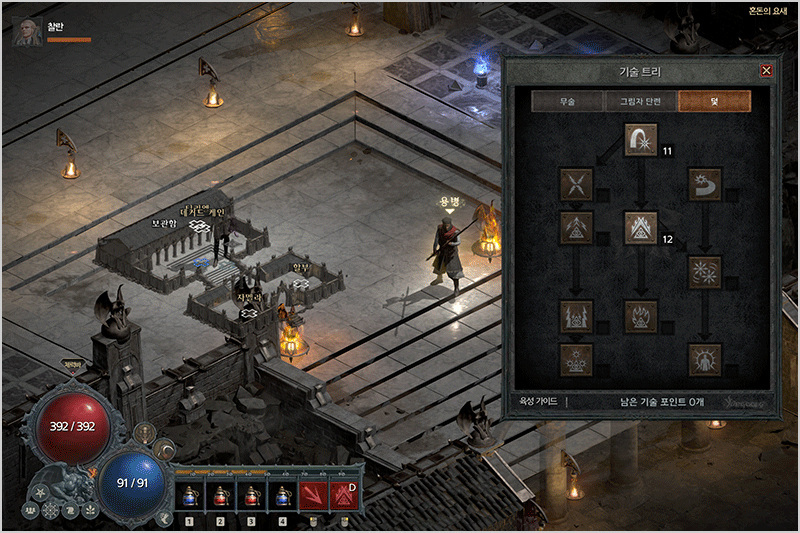Close the skill tree panel
The image size is (800, 533).
[766, 71]
